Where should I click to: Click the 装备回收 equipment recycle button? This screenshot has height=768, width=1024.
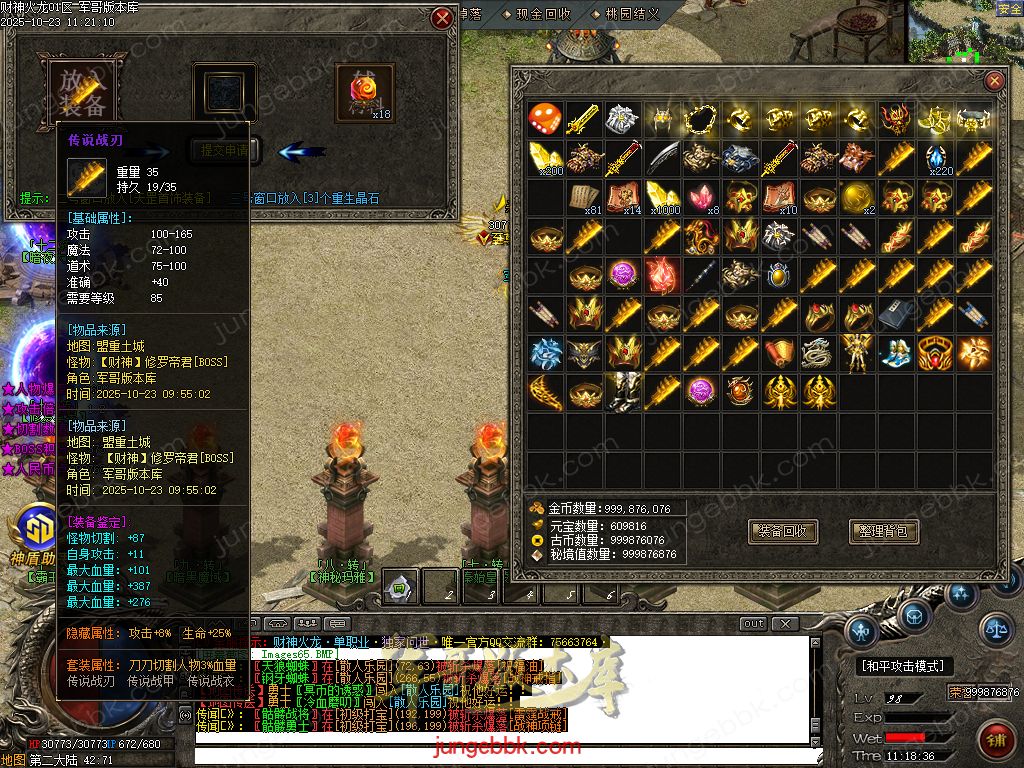tap(783, 531)
